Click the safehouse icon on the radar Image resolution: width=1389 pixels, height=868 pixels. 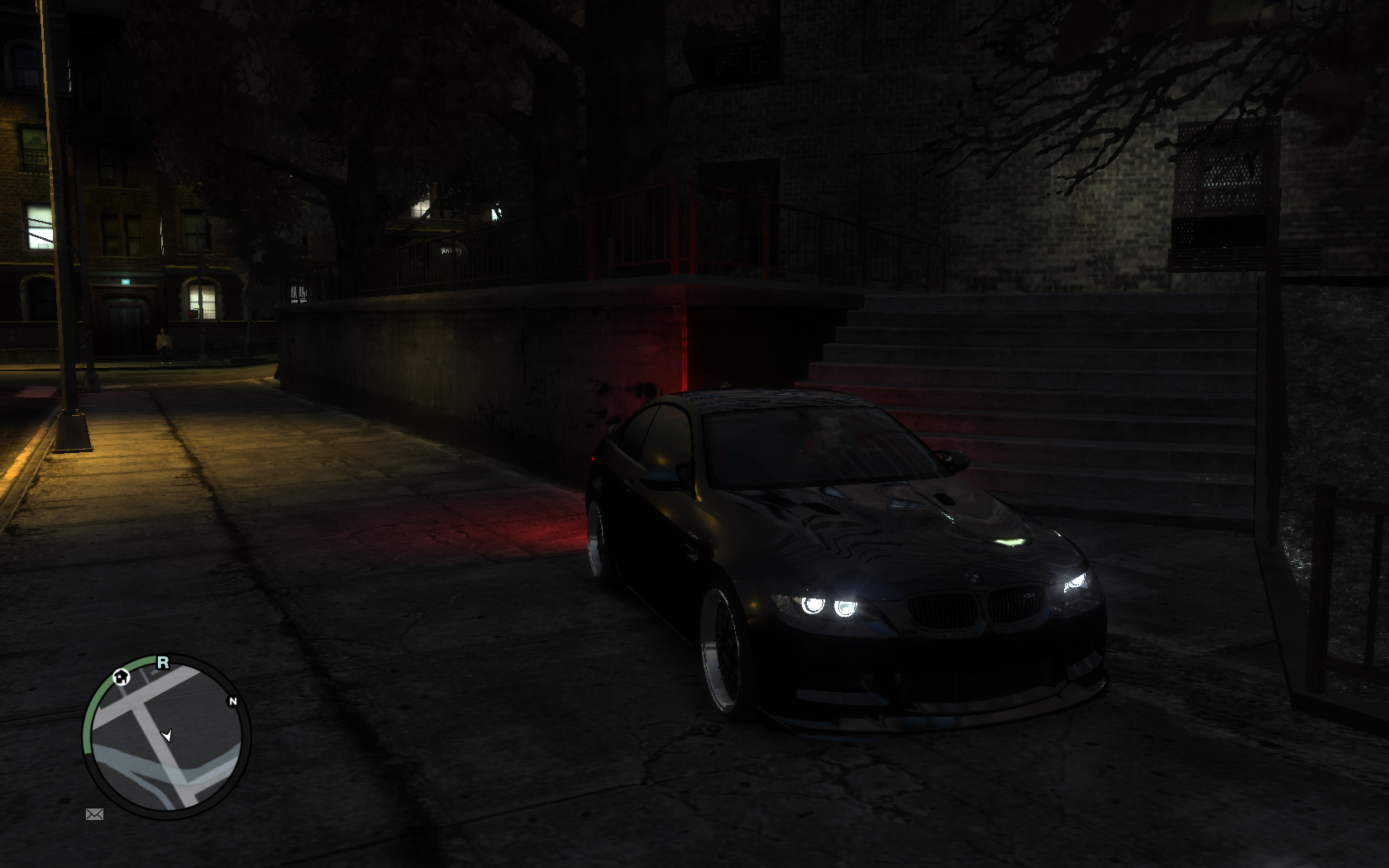click(122, 678)
